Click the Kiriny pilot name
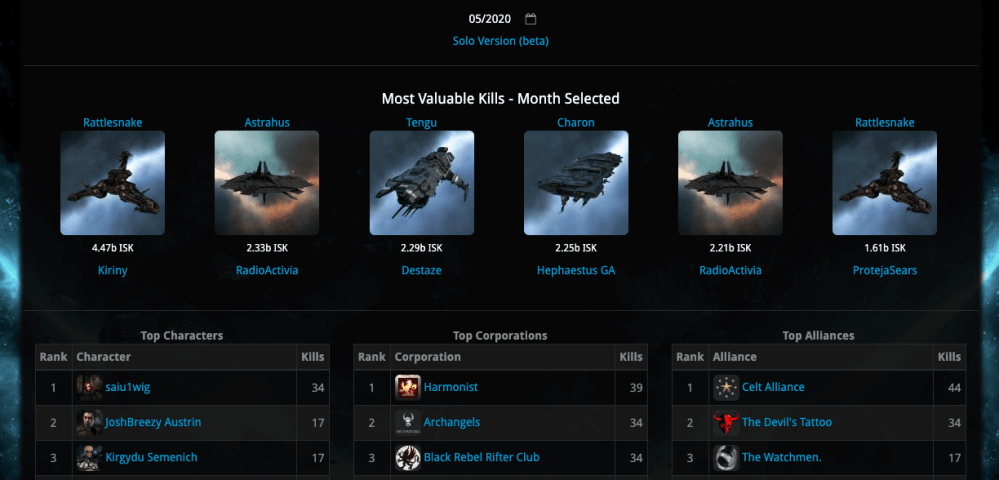 point(112,270)
